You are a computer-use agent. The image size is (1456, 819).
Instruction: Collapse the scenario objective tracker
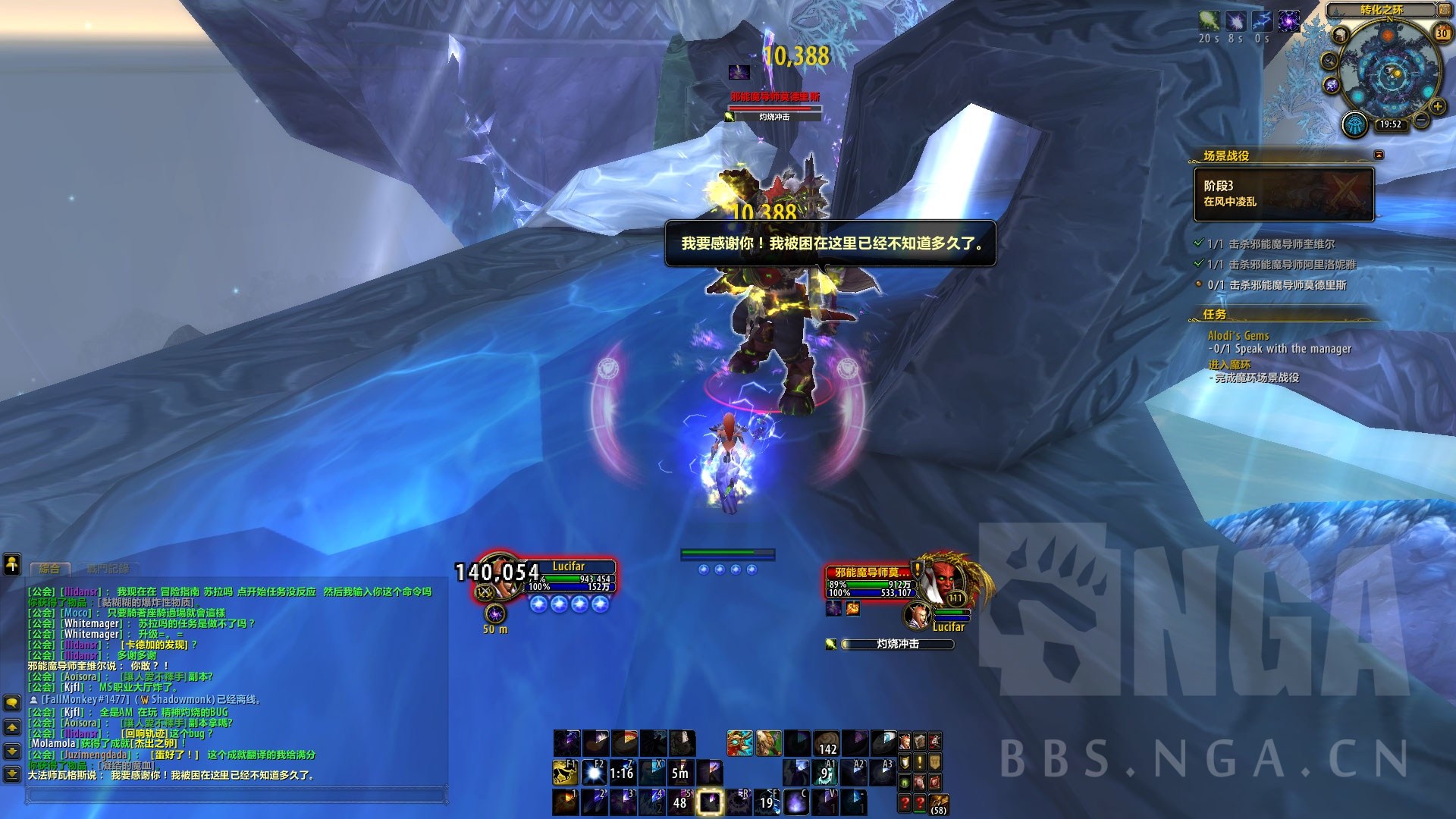1379,155
